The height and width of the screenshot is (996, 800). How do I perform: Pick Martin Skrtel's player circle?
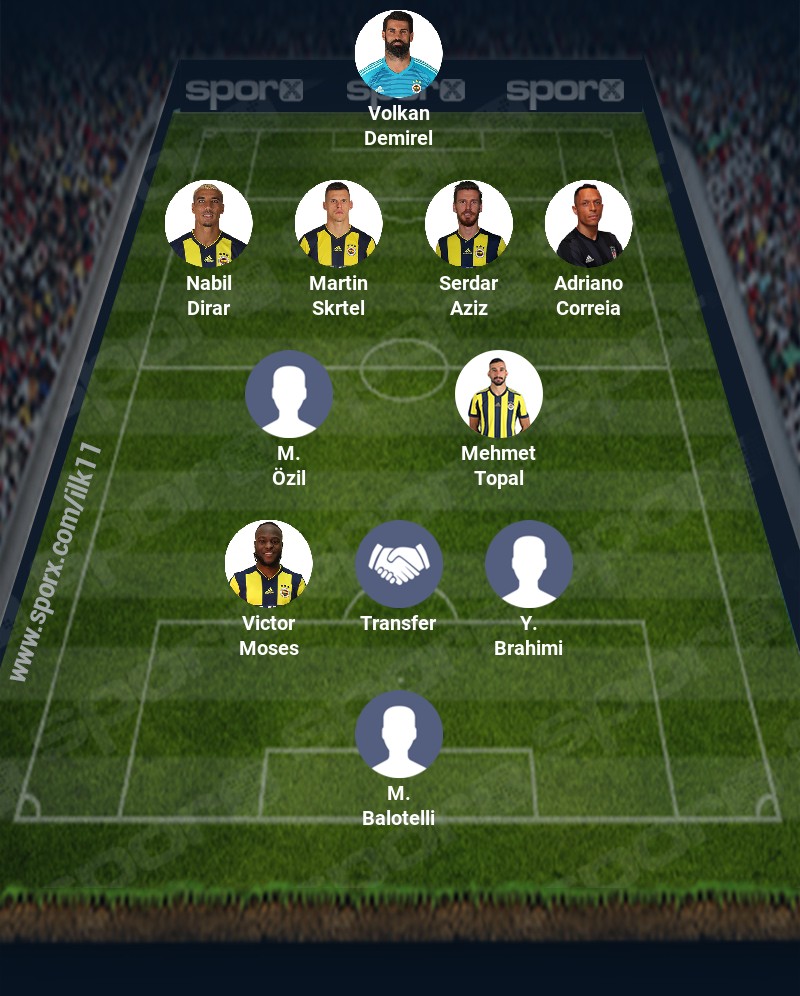pyautogui.click(x=338, y=224)
